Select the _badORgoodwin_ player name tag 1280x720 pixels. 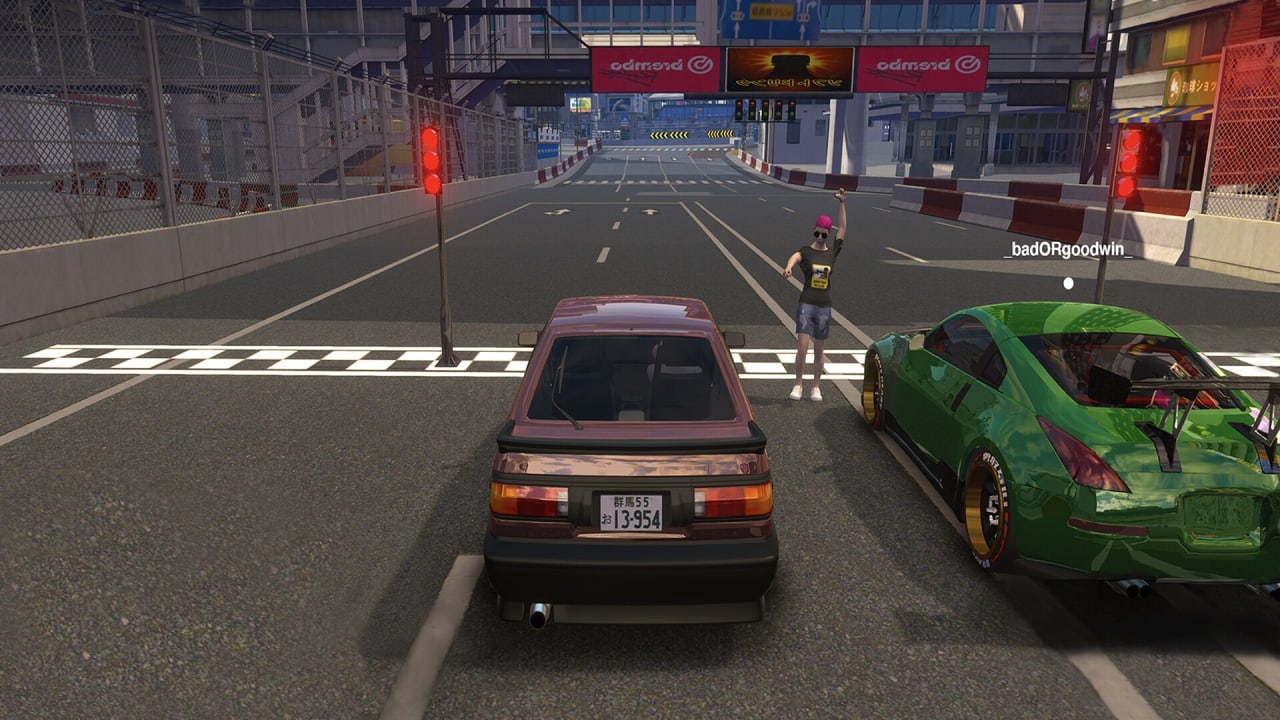[x=1068, y=251]
